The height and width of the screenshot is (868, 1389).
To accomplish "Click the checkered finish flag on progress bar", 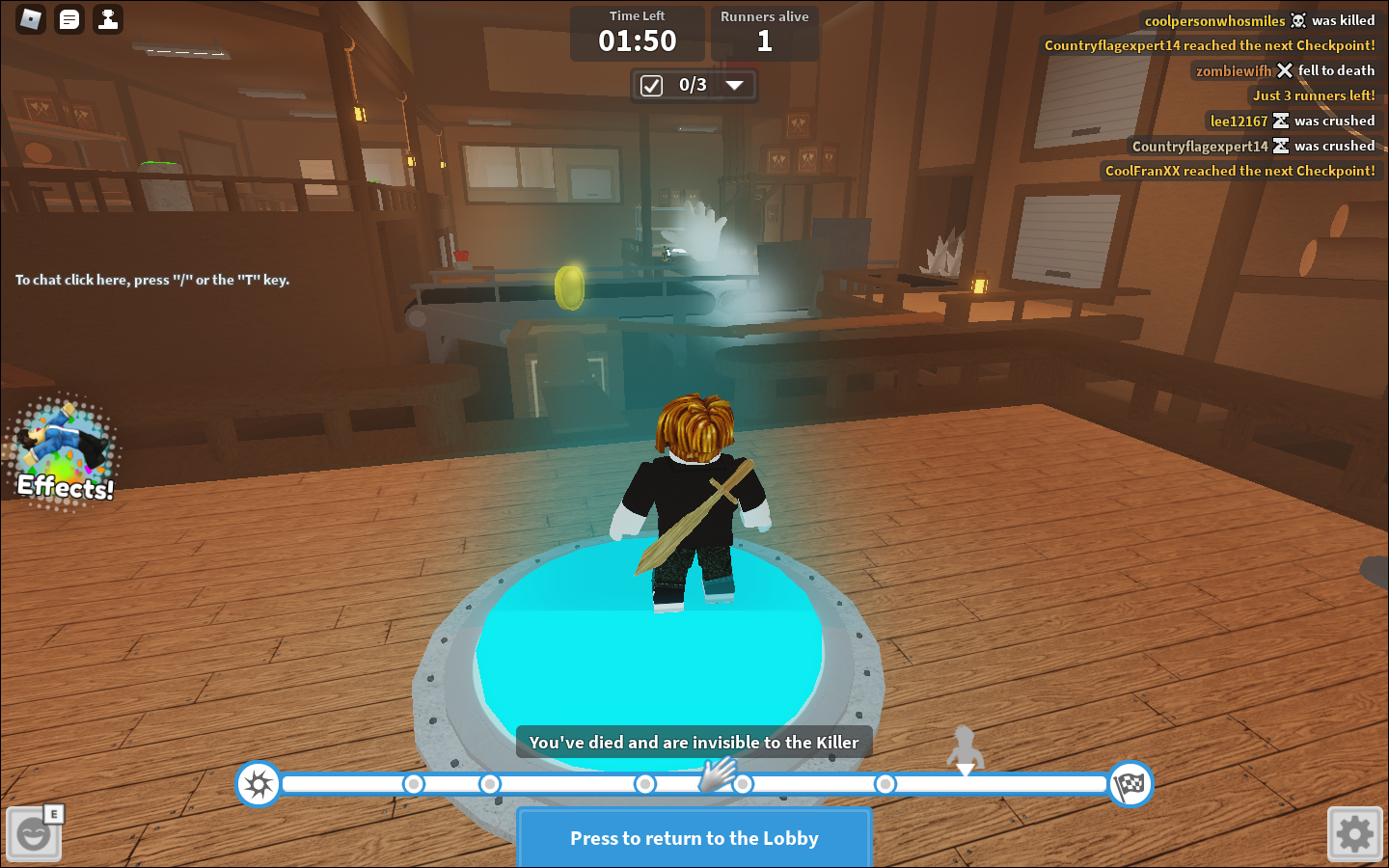I will pyautogui.click(x=1130, y=784).
